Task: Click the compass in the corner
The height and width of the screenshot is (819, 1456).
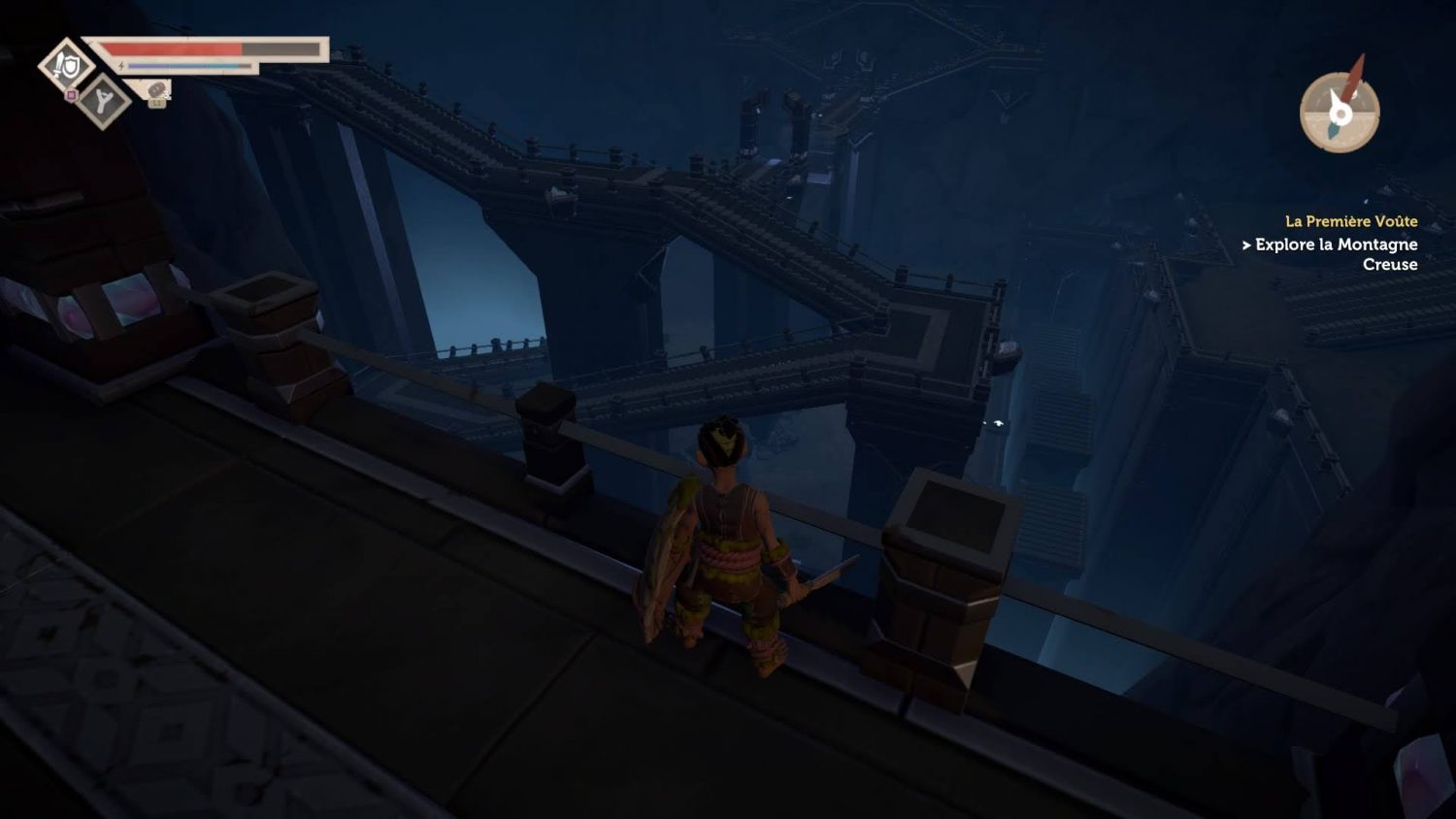Action: [x=1340, y=112]
